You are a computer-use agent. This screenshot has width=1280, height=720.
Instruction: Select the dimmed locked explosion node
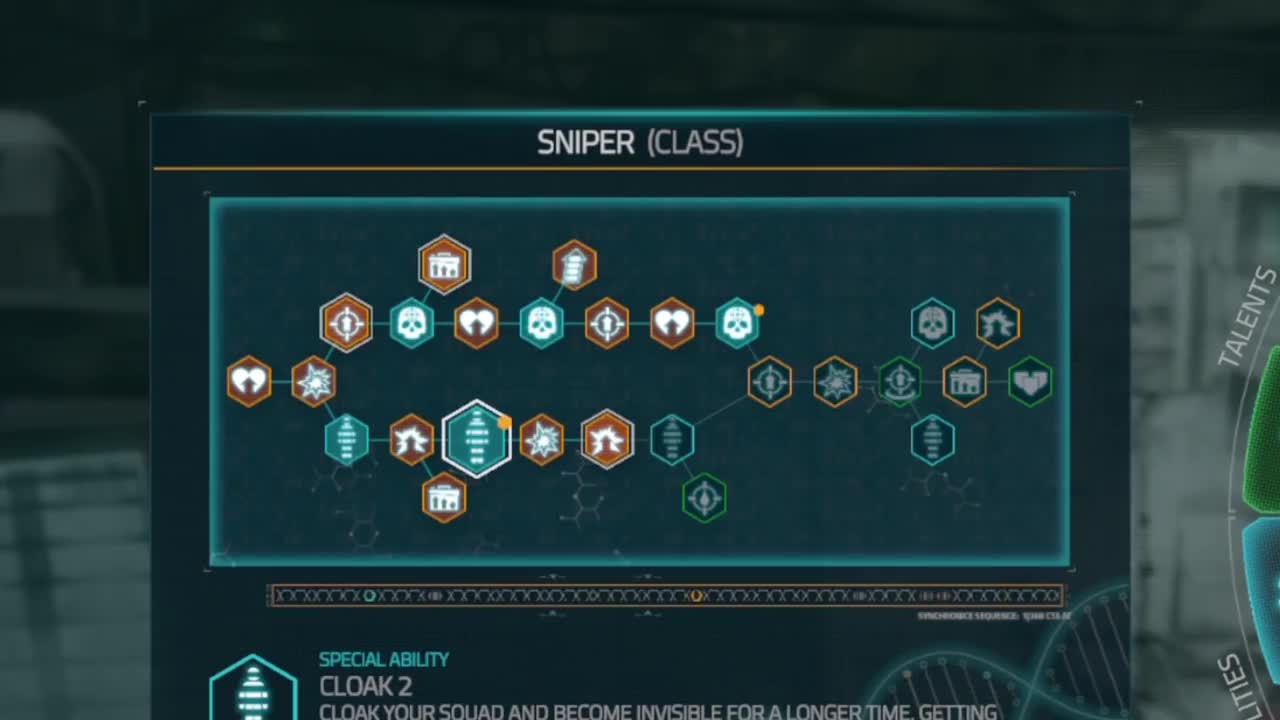[834, 381]
